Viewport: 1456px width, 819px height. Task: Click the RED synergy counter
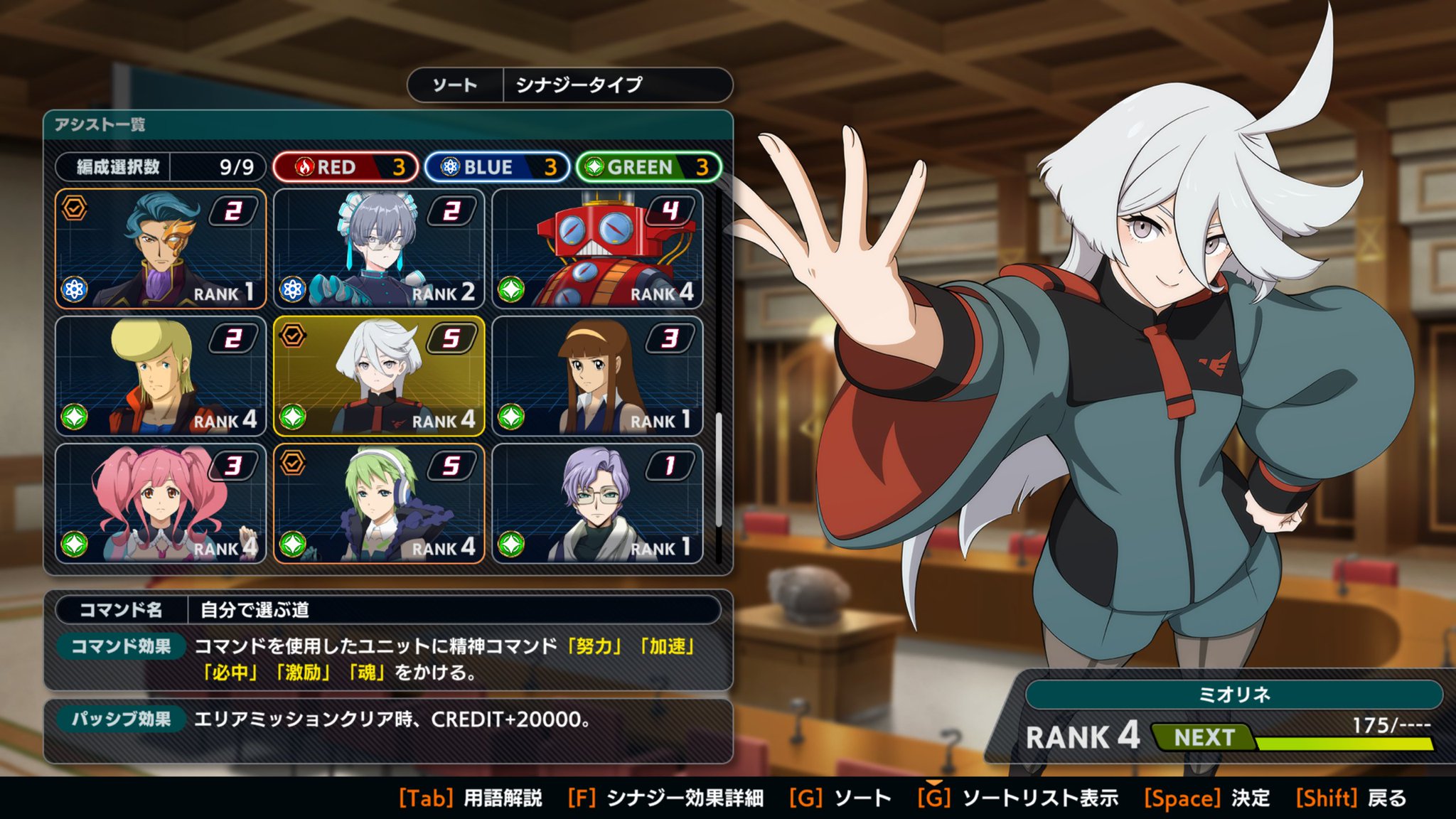pyautogui.click(x=346, y=167)
